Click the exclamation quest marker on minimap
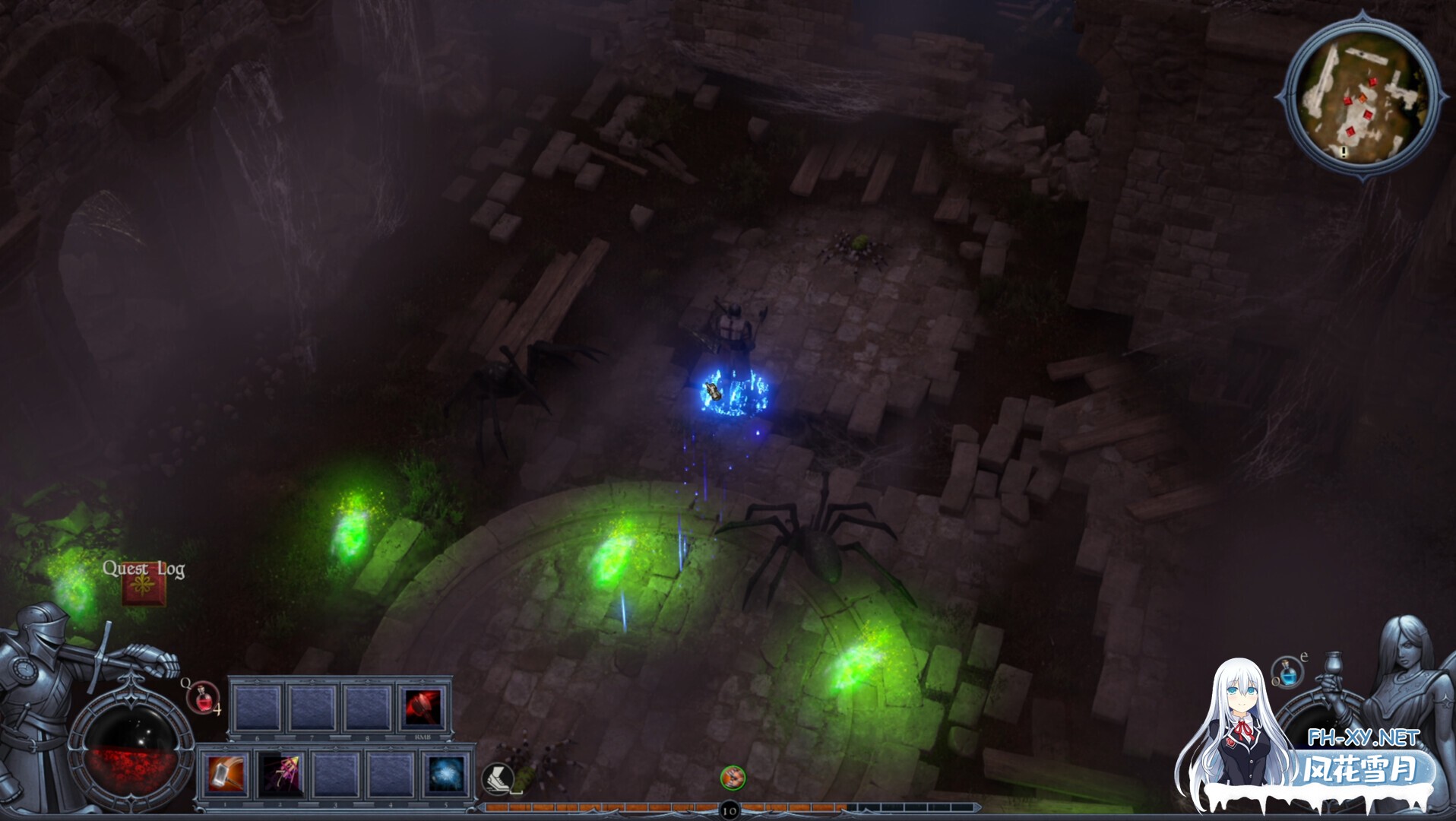The height and width of the screenshot is (821, 1456). [1343, 153]
